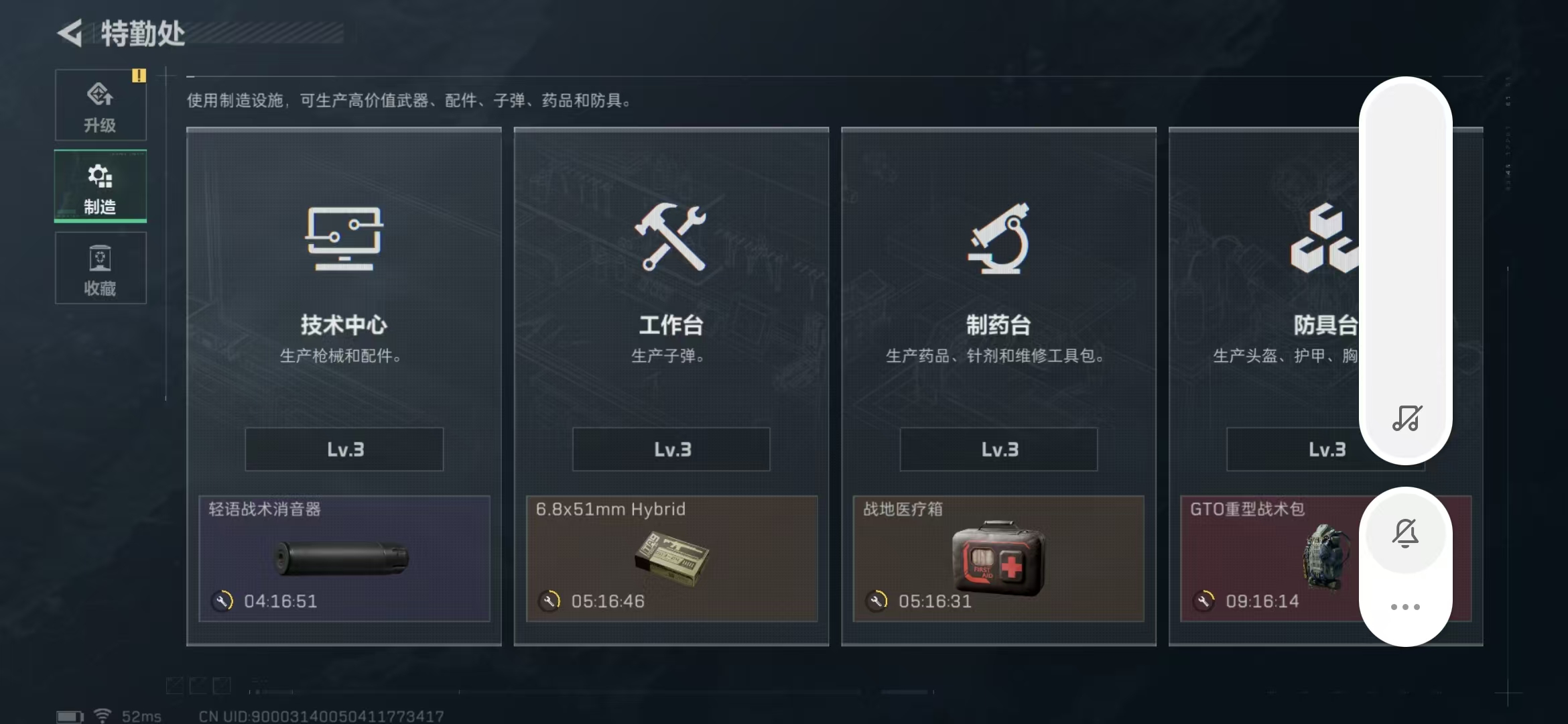This screenshot has width=1568, height=724.
Task: Click the 制药台 Lv.3 button
Action: tap(998, 449)
